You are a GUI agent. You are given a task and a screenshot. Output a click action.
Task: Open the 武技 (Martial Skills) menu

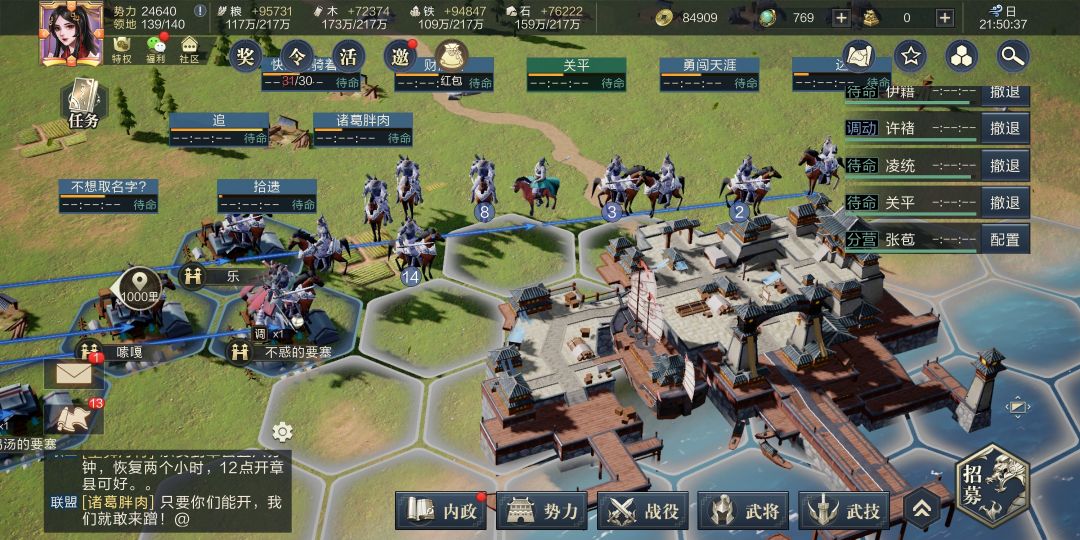point(847,511)
